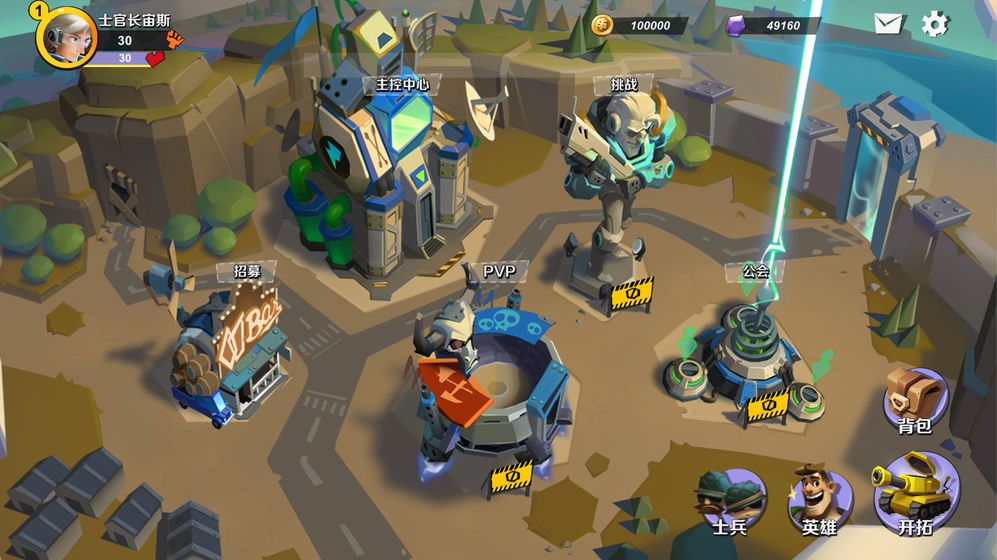Open the player avatar profile
Image resolution: width=997 pixels, height=560 pixels.
[x=66, y=35]
